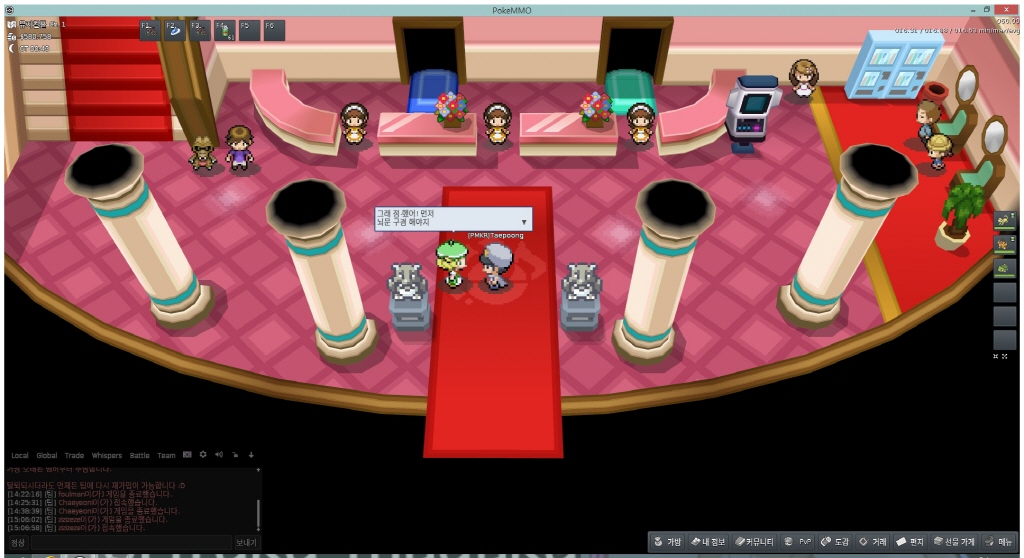
Task: Switch to the Trade chat tab
Action: point(74,455)
